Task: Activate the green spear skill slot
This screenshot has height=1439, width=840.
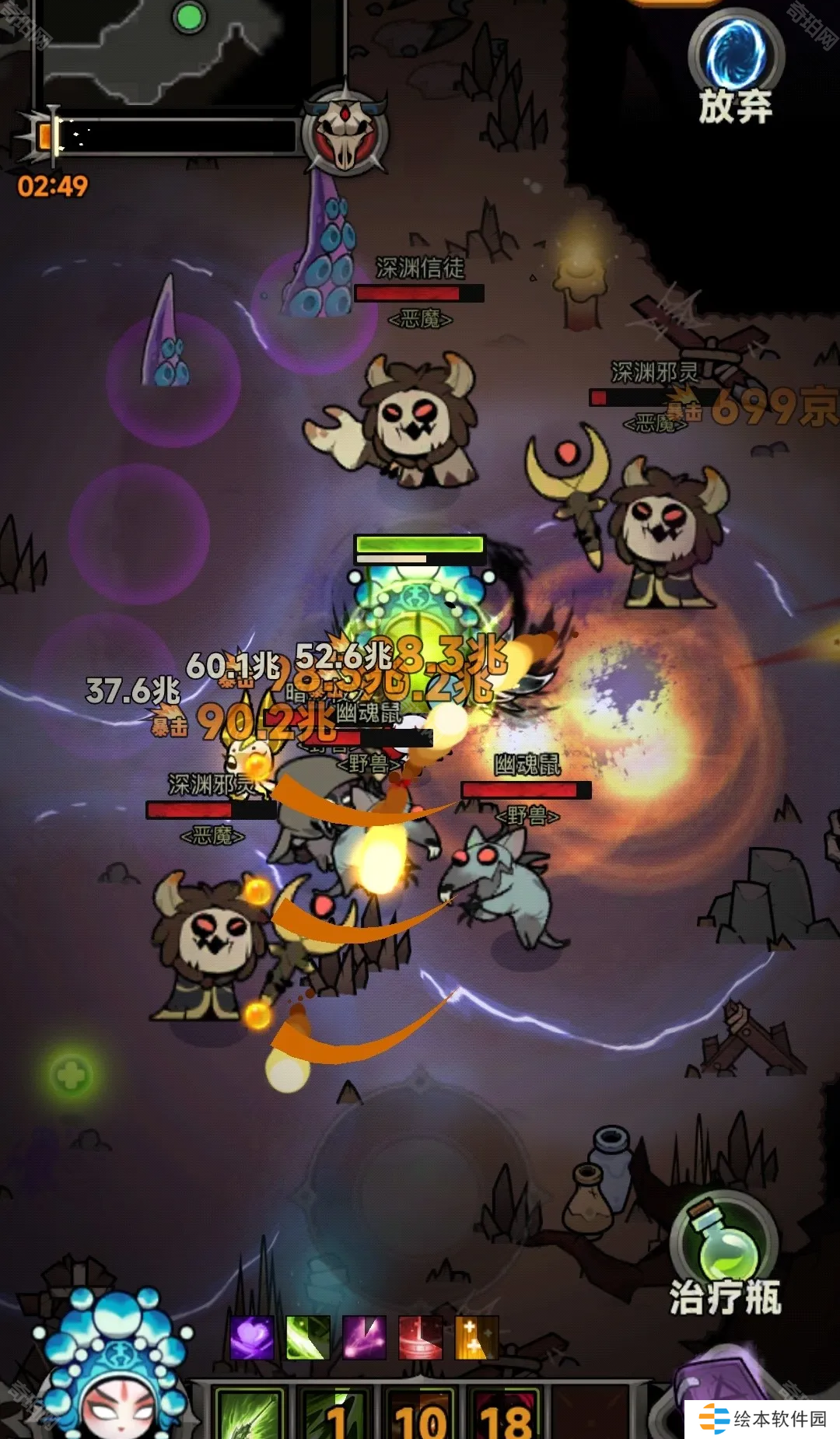Action: point(250,1412)
